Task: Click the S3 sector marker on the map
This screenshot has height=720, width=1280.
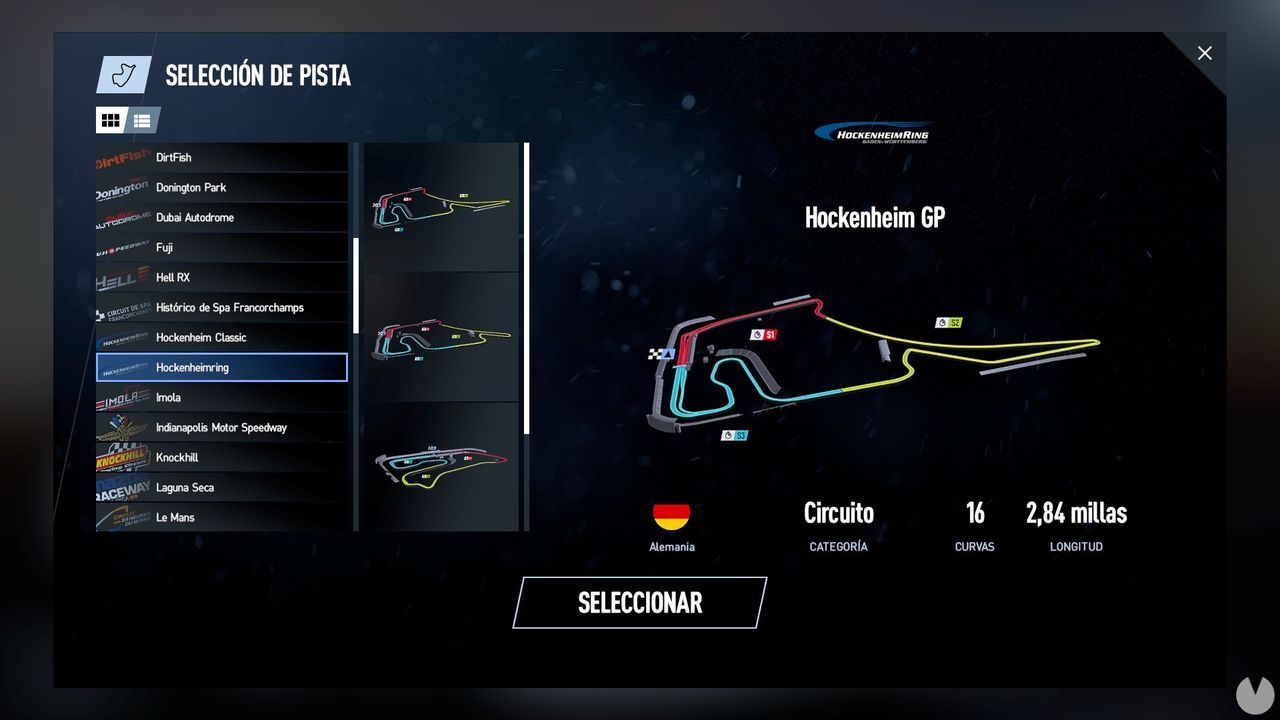Action: pos(735,435)
